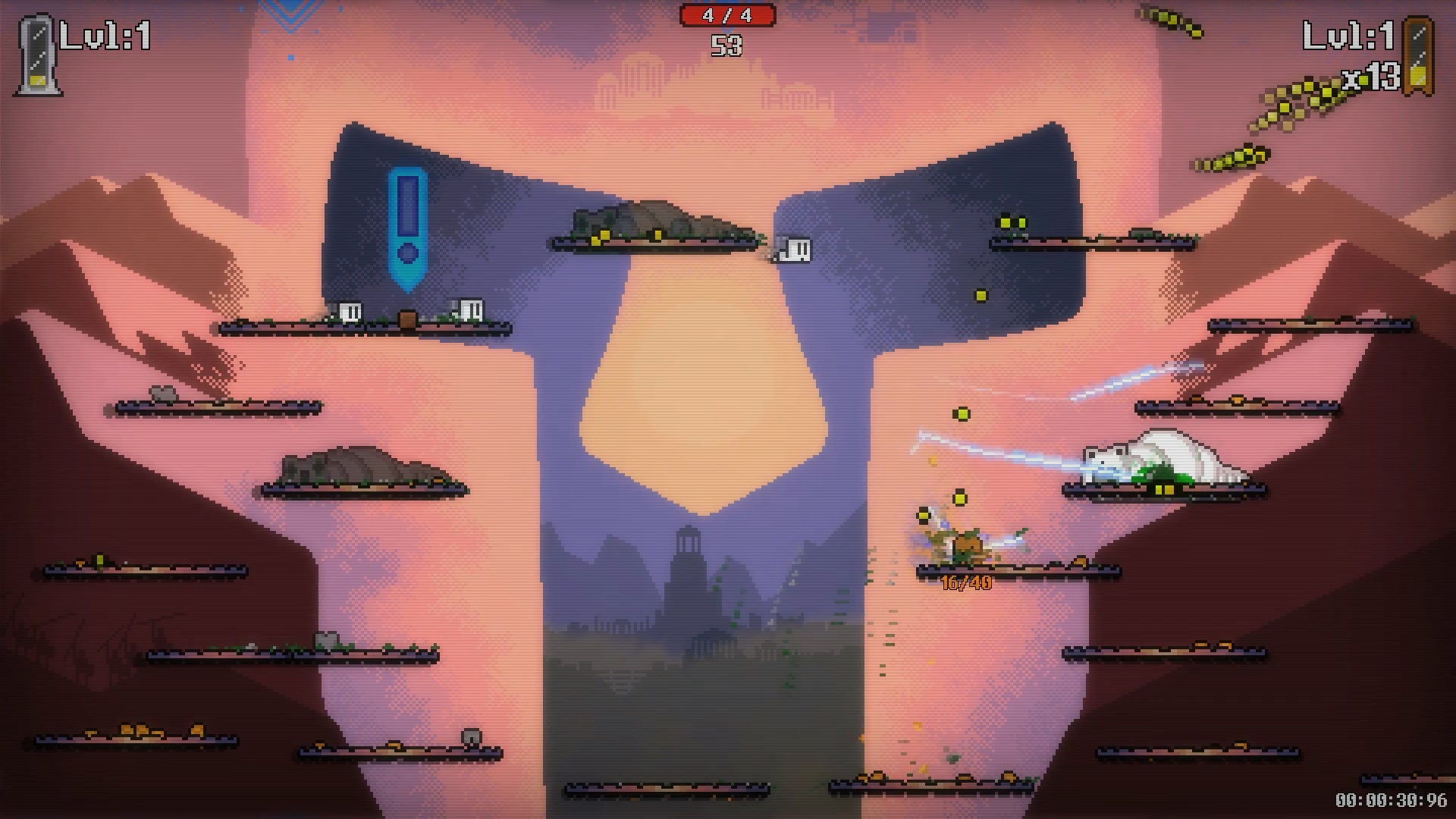Click the gold level gauge icon

coord(1417,57)
